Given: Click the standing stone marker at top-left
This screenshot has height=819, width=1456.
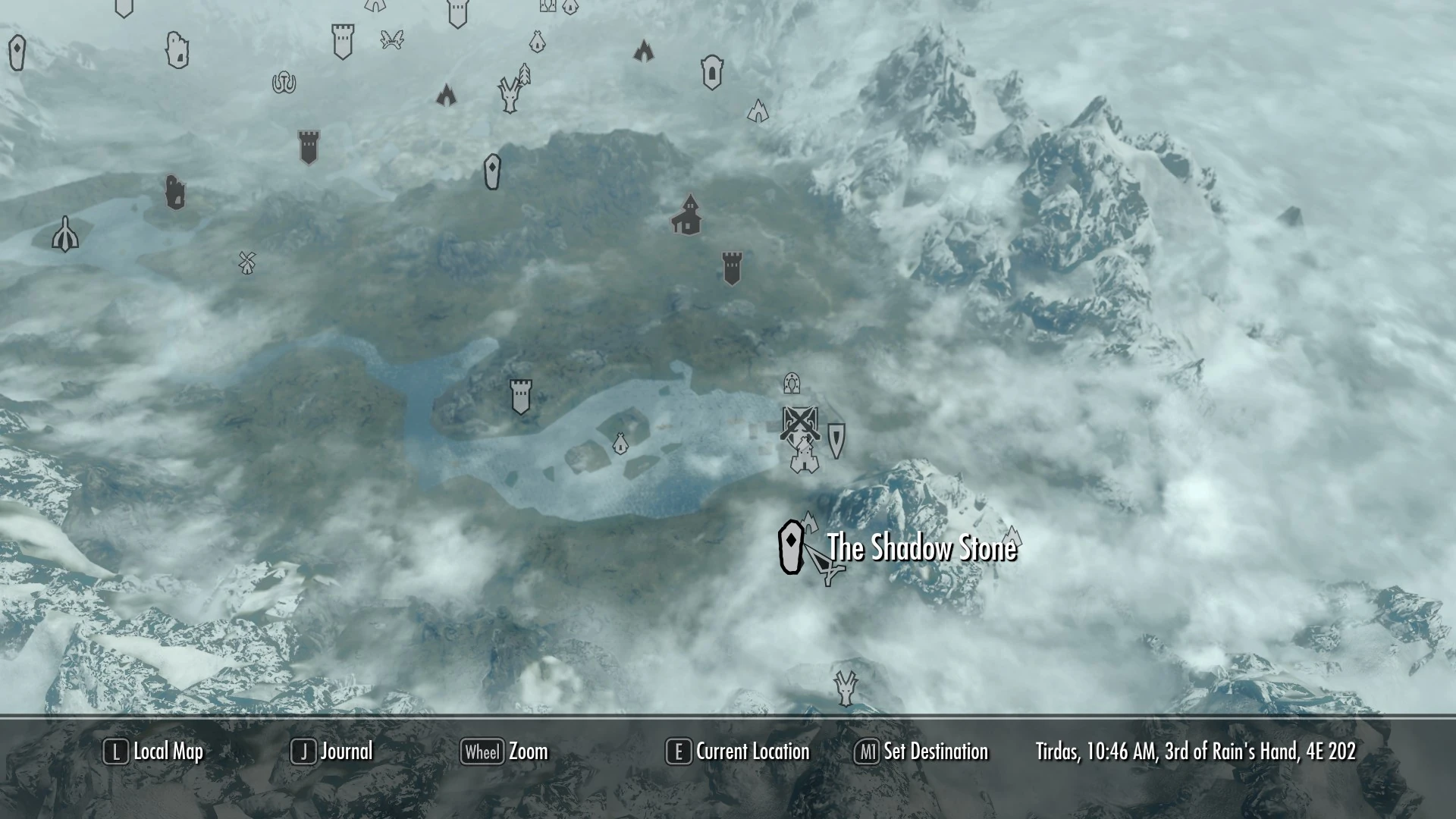Looking at the screenshot, I should 17,54.
